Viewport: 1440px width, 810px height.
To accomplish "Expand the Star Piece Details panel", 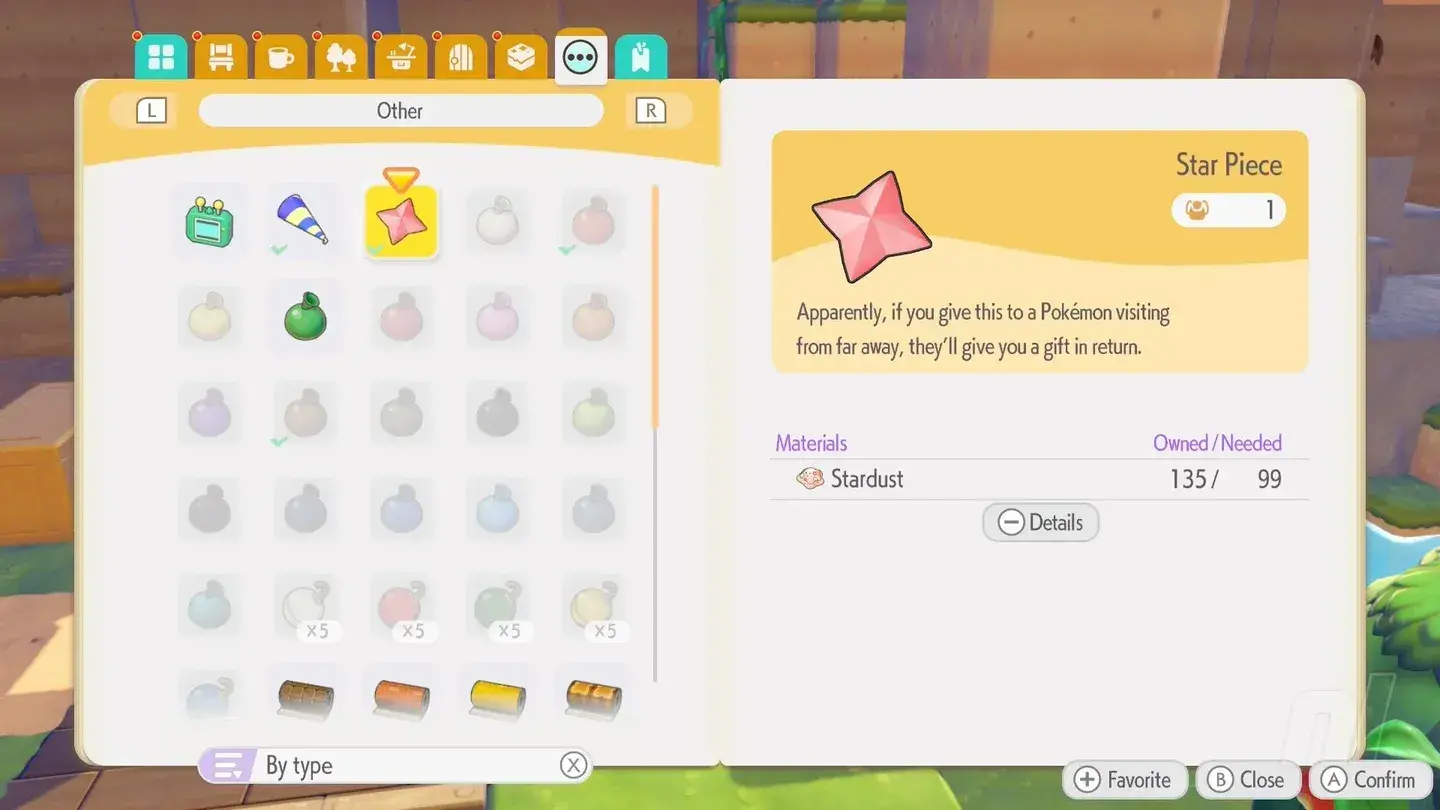I will [x=1040, y=522].
